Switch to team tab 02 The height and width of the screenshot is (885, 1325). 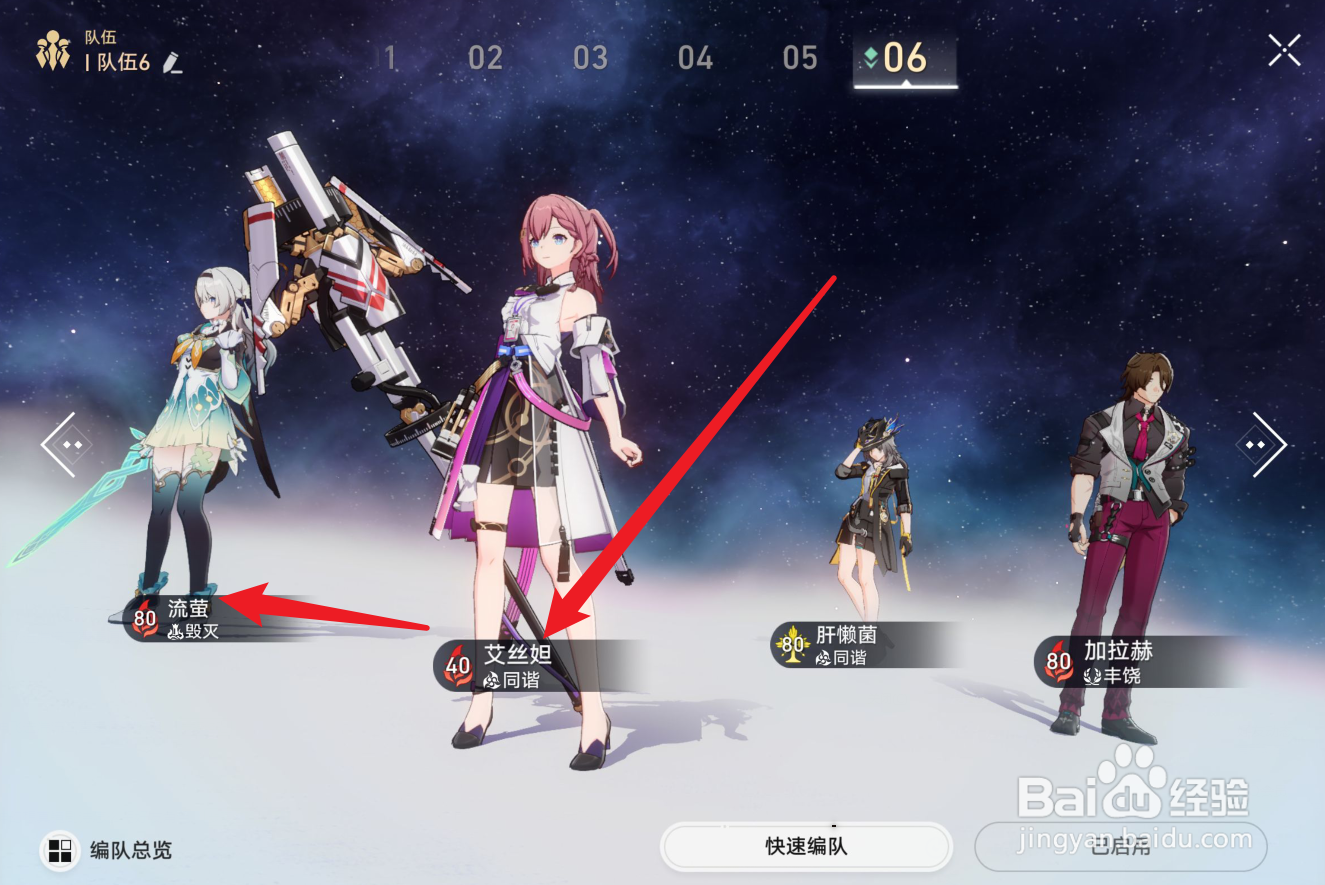pos(486,58)
